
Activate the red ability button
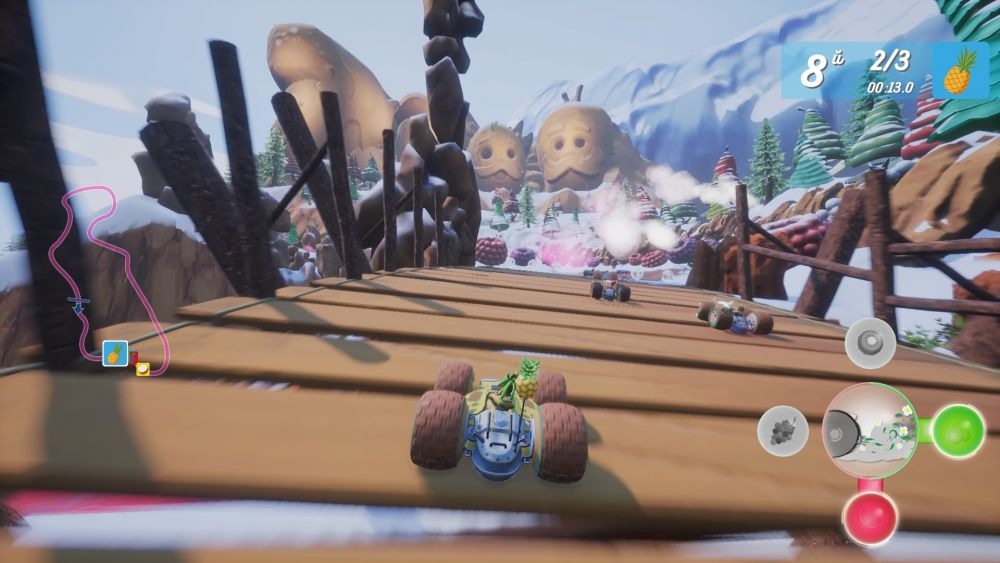[x=869, y=517]
